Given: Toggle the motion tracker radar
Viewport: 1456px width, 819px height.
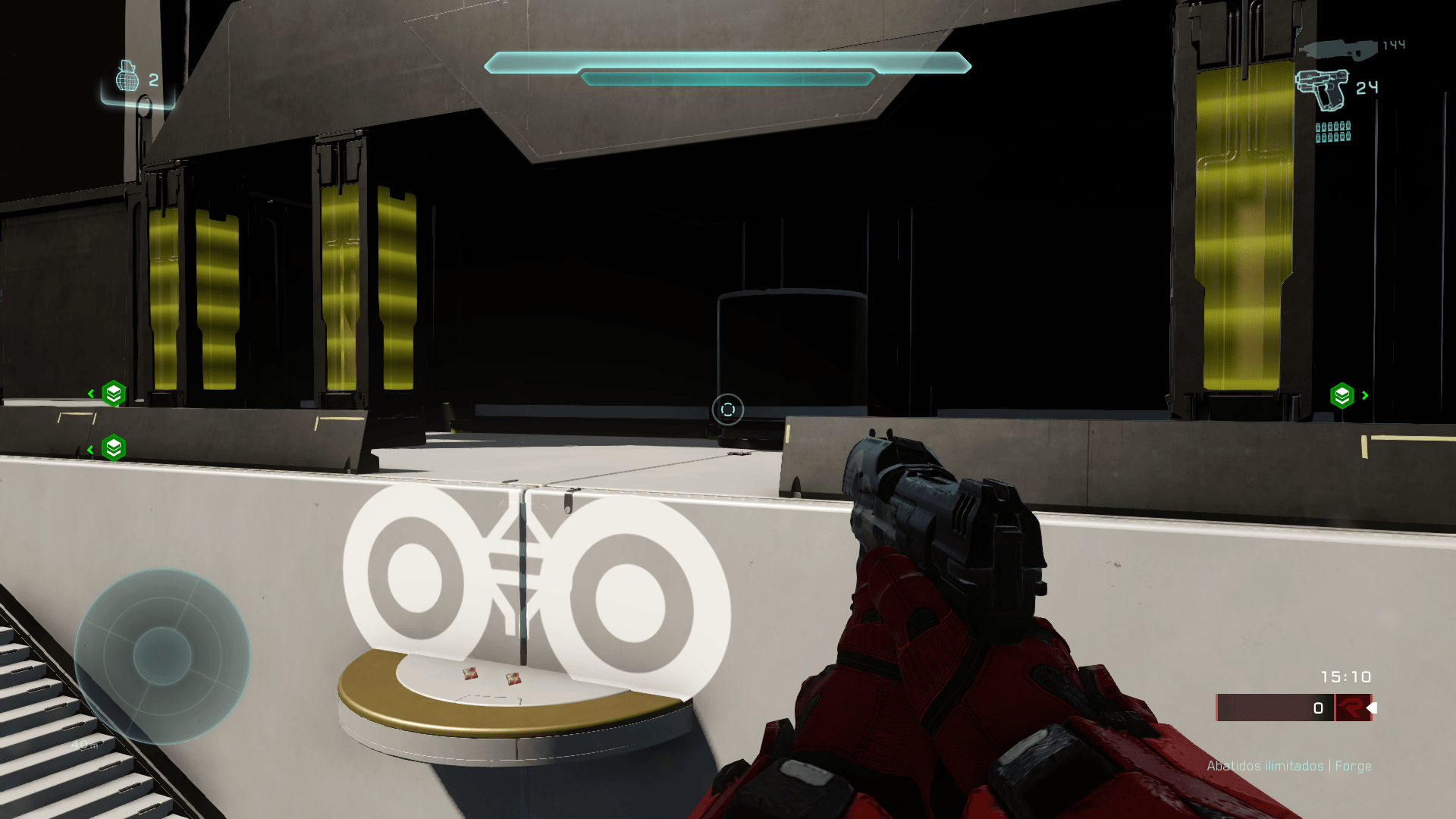Looking at the screenshot, I should point(163,656).
